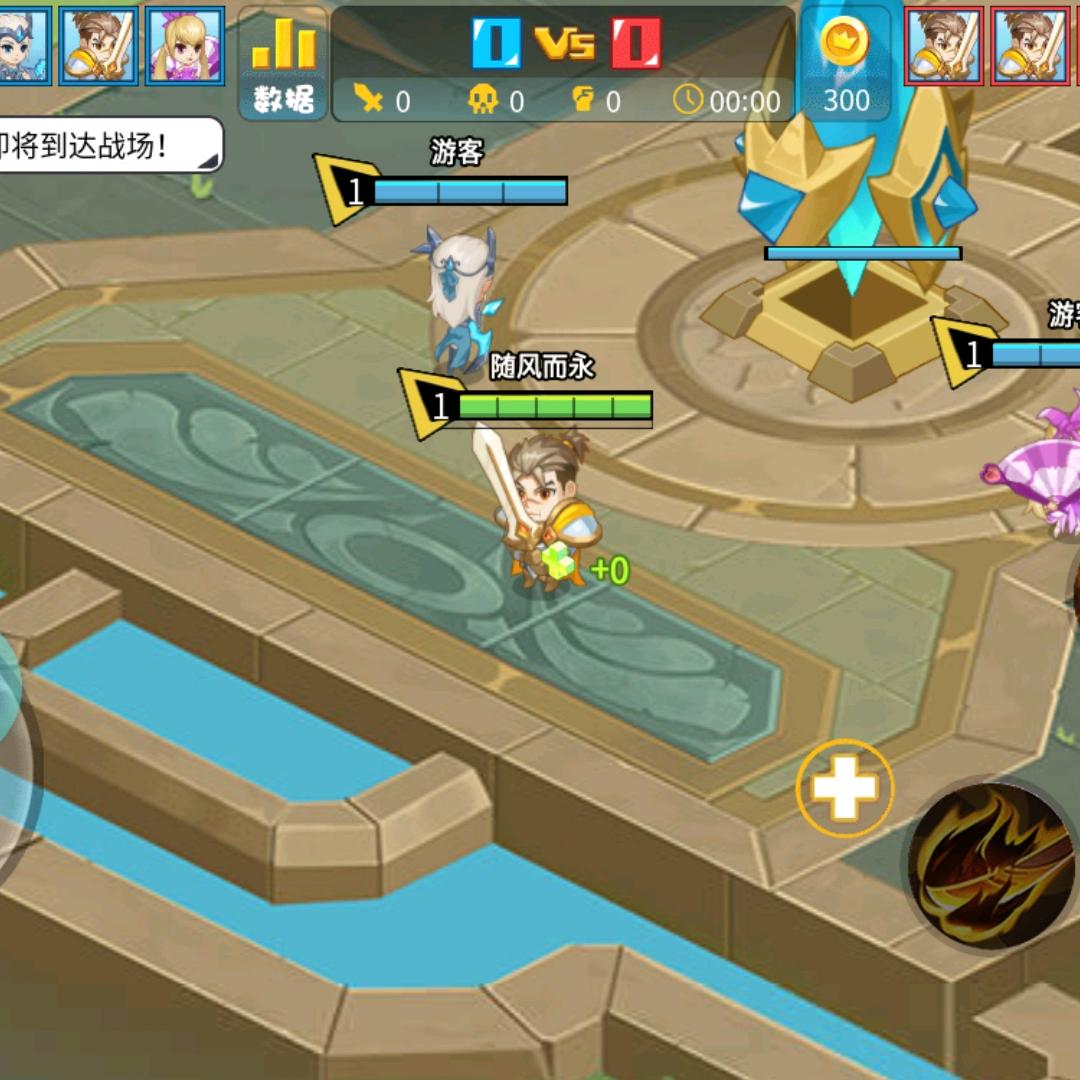Select the blonde girl teammate portrait
This screenshot has width=1080, height=1080.
184,45
